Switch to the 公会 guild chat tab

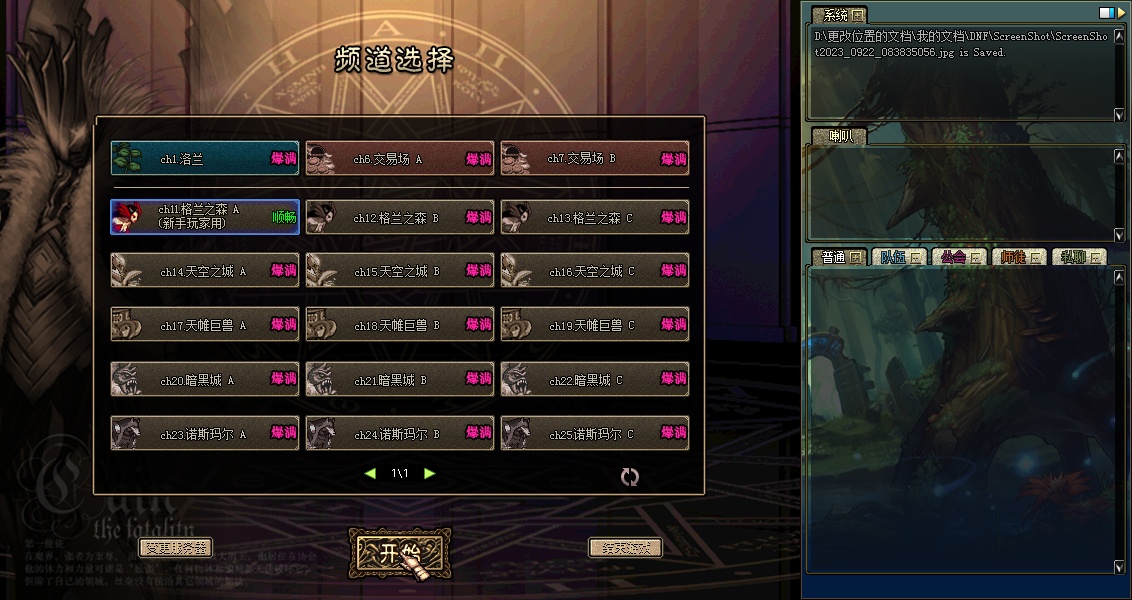coord(958,257)
